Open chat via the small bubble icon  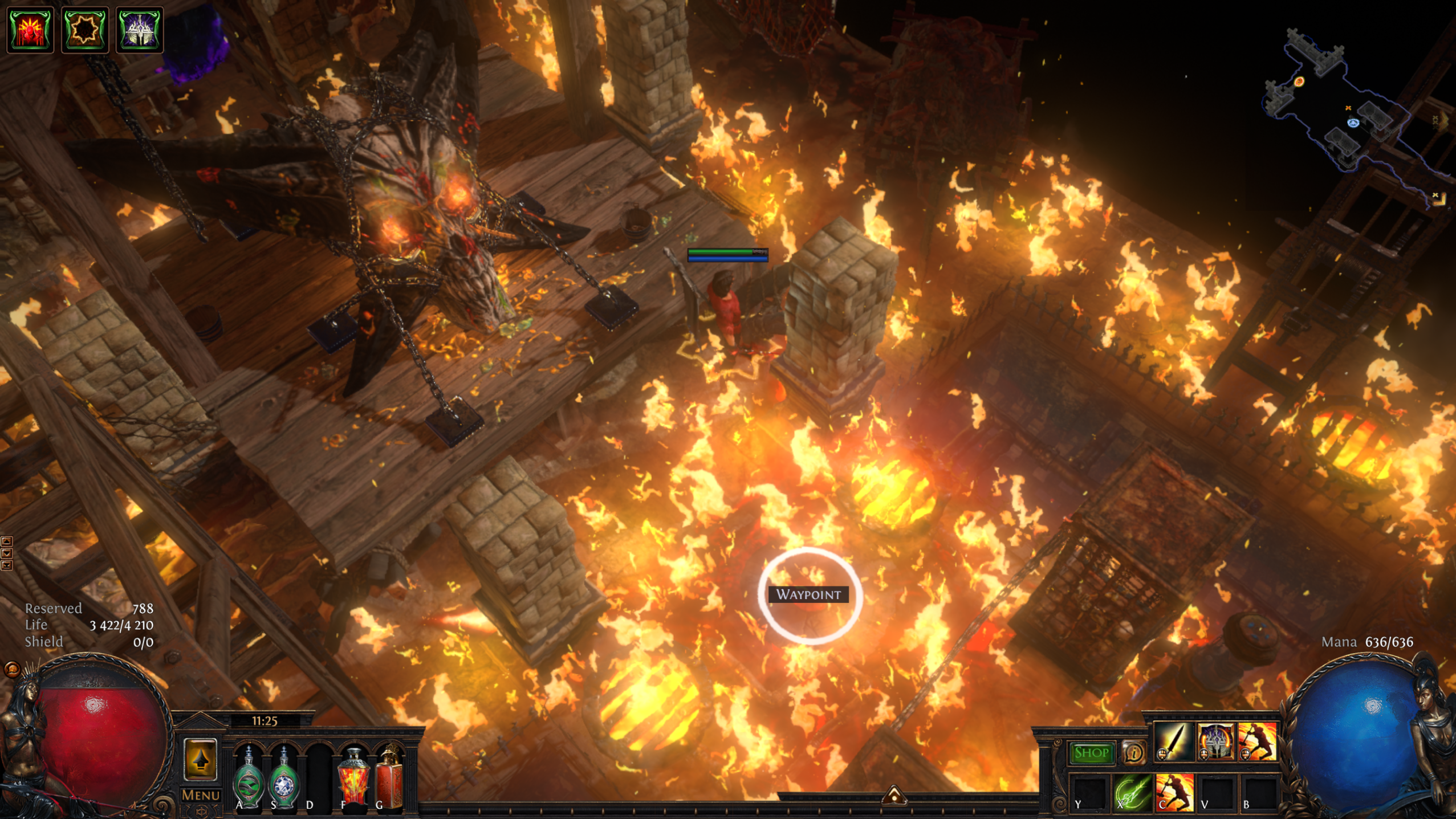pyautogui.click(x=12, y=669)
